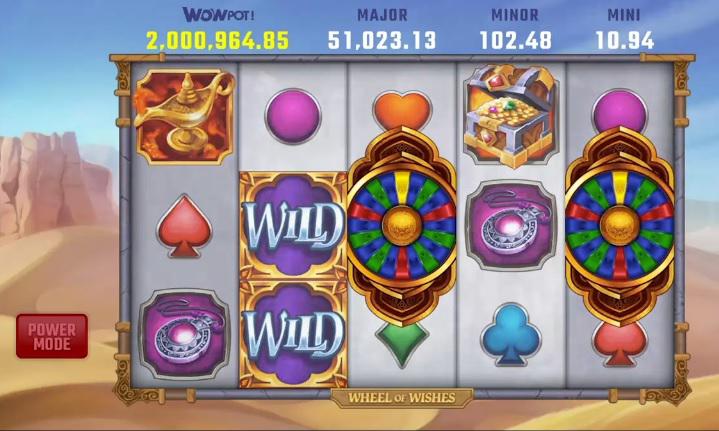Image resolution: width=719 pixels, height=431 pixels.
Task: Activate the red Power Mode button
Action: pos(51,336)
